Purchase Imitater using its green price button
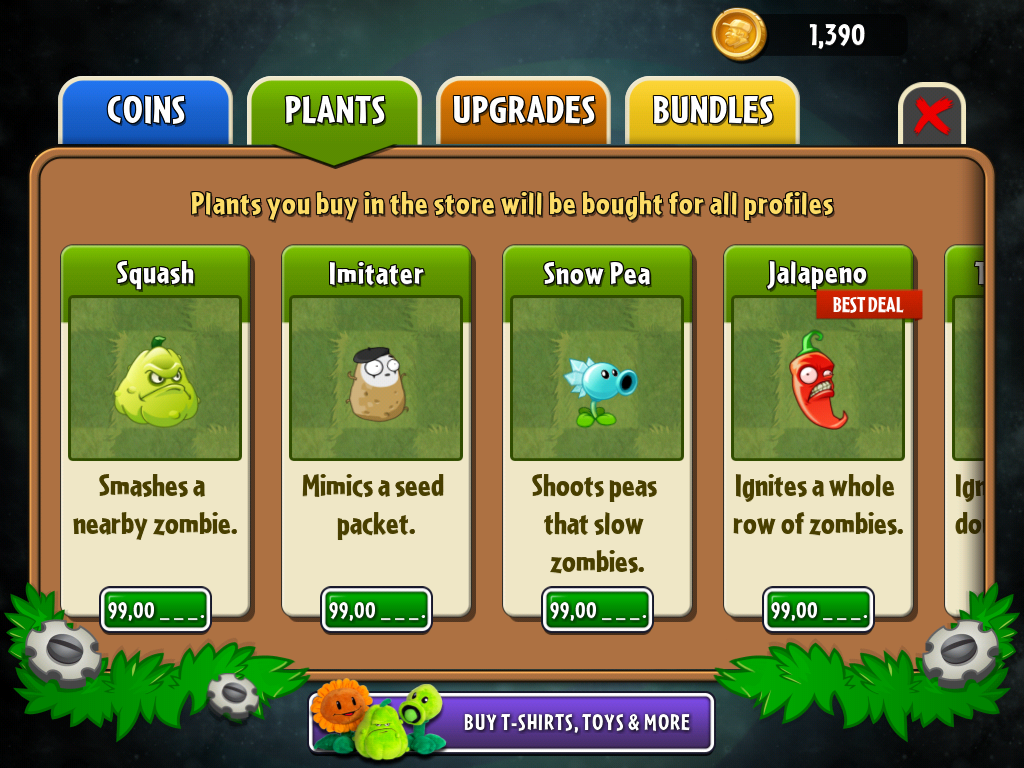This screenshot has height=768, width=1024. point(377,610)
